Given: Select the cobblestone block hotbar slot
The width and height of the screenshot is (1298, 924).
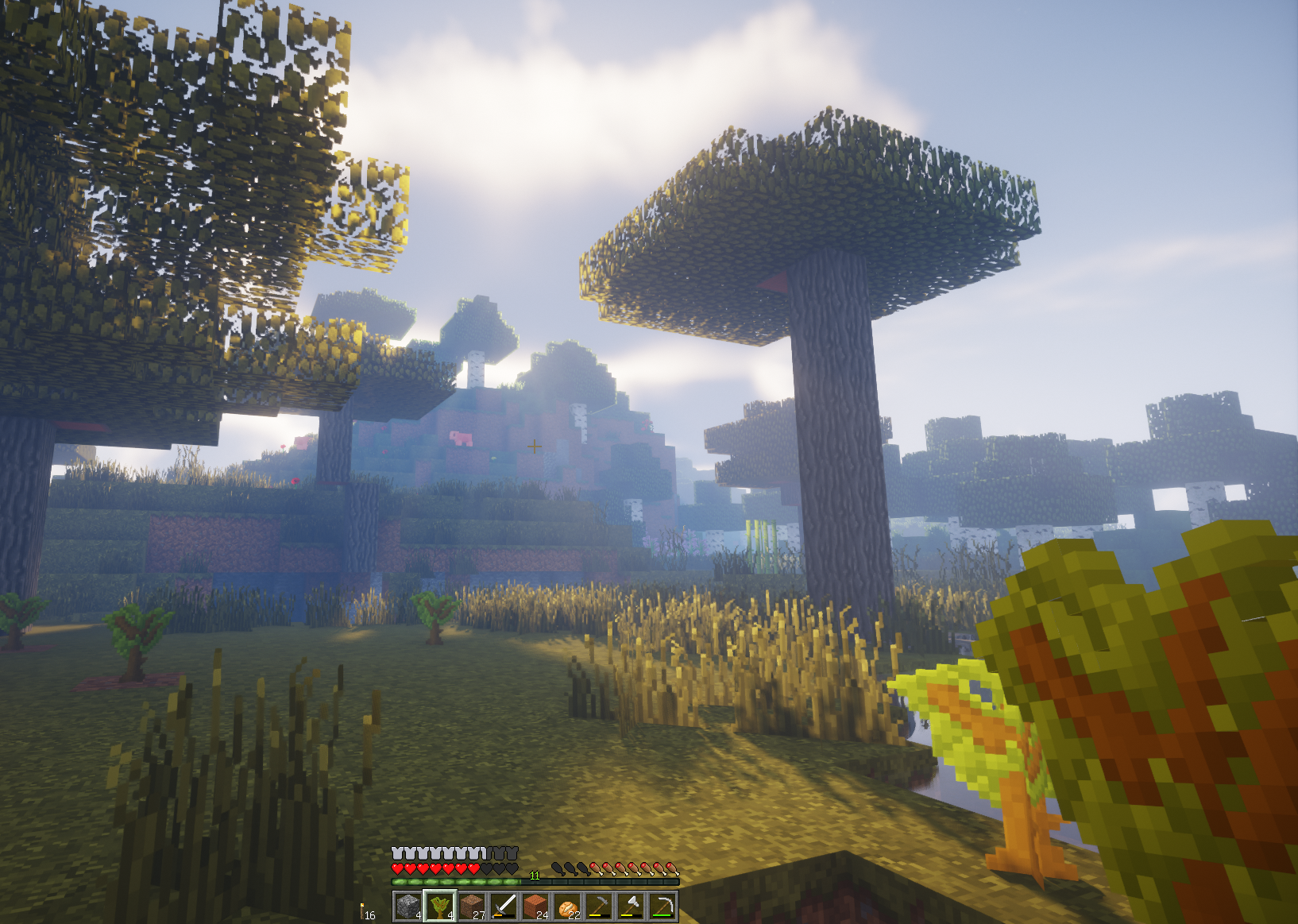Looking at the screenshot, I should (x=408, y=906).
